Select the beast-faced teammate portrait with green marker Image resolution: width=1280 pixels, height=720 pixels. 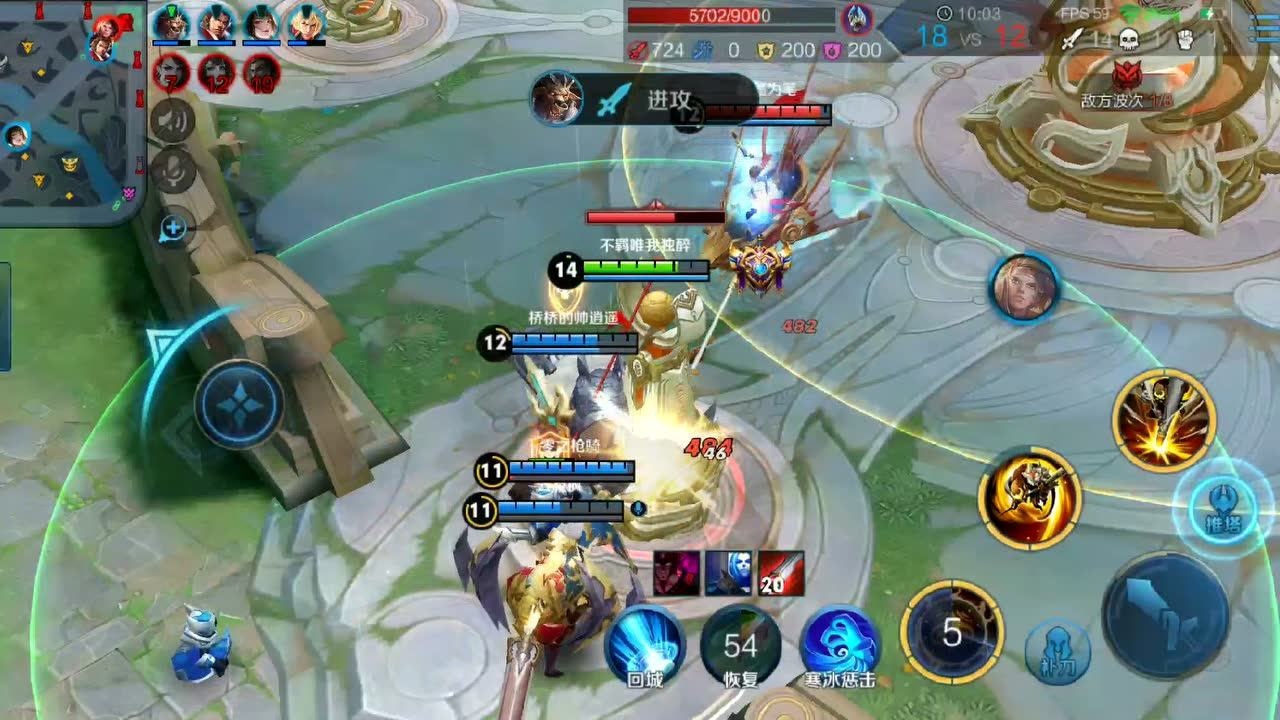point(172,25)
